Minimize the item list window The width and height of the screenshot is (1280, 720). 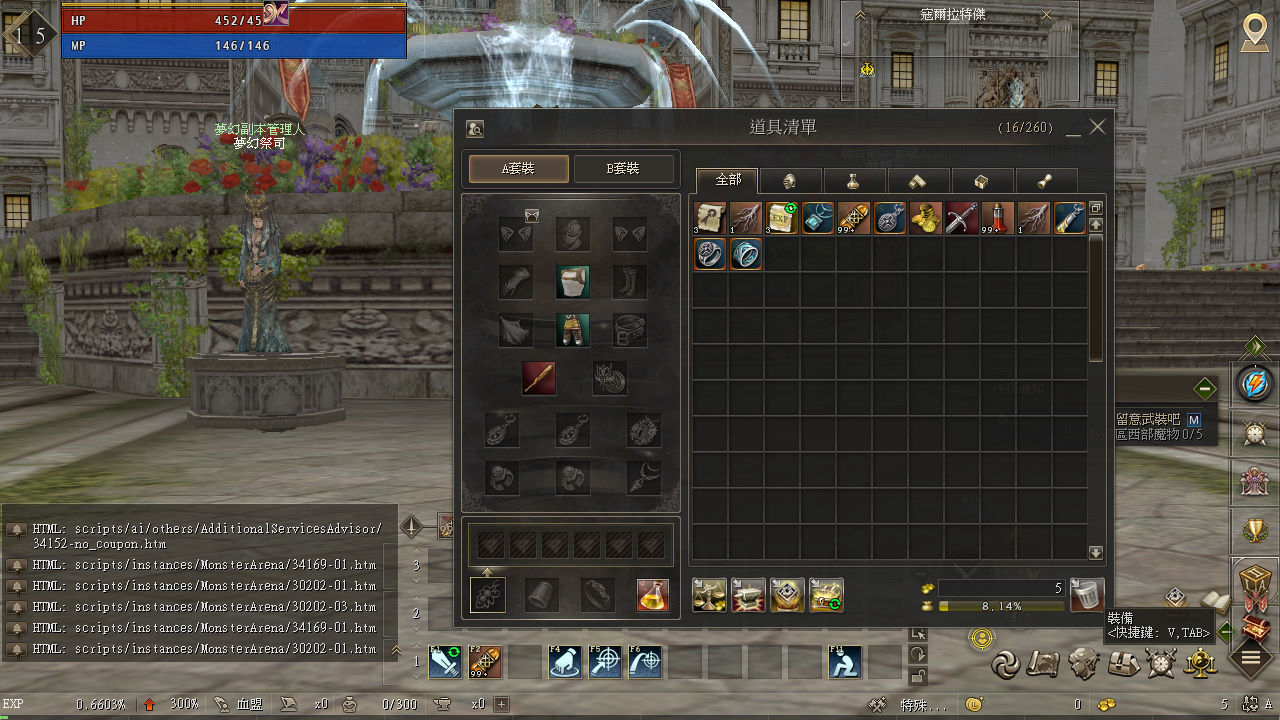pyautogui.click(x=1073, y=129)
